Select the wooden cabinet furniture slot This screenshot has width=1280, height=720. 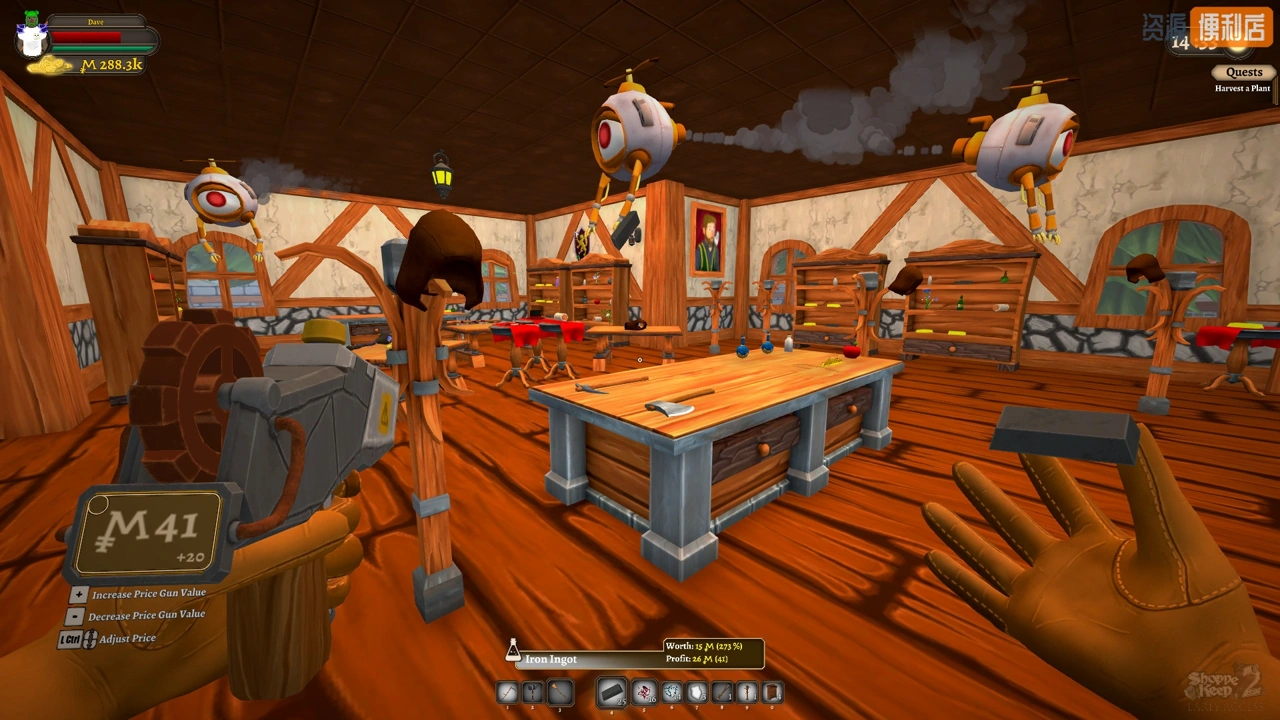tap(771, 692)
